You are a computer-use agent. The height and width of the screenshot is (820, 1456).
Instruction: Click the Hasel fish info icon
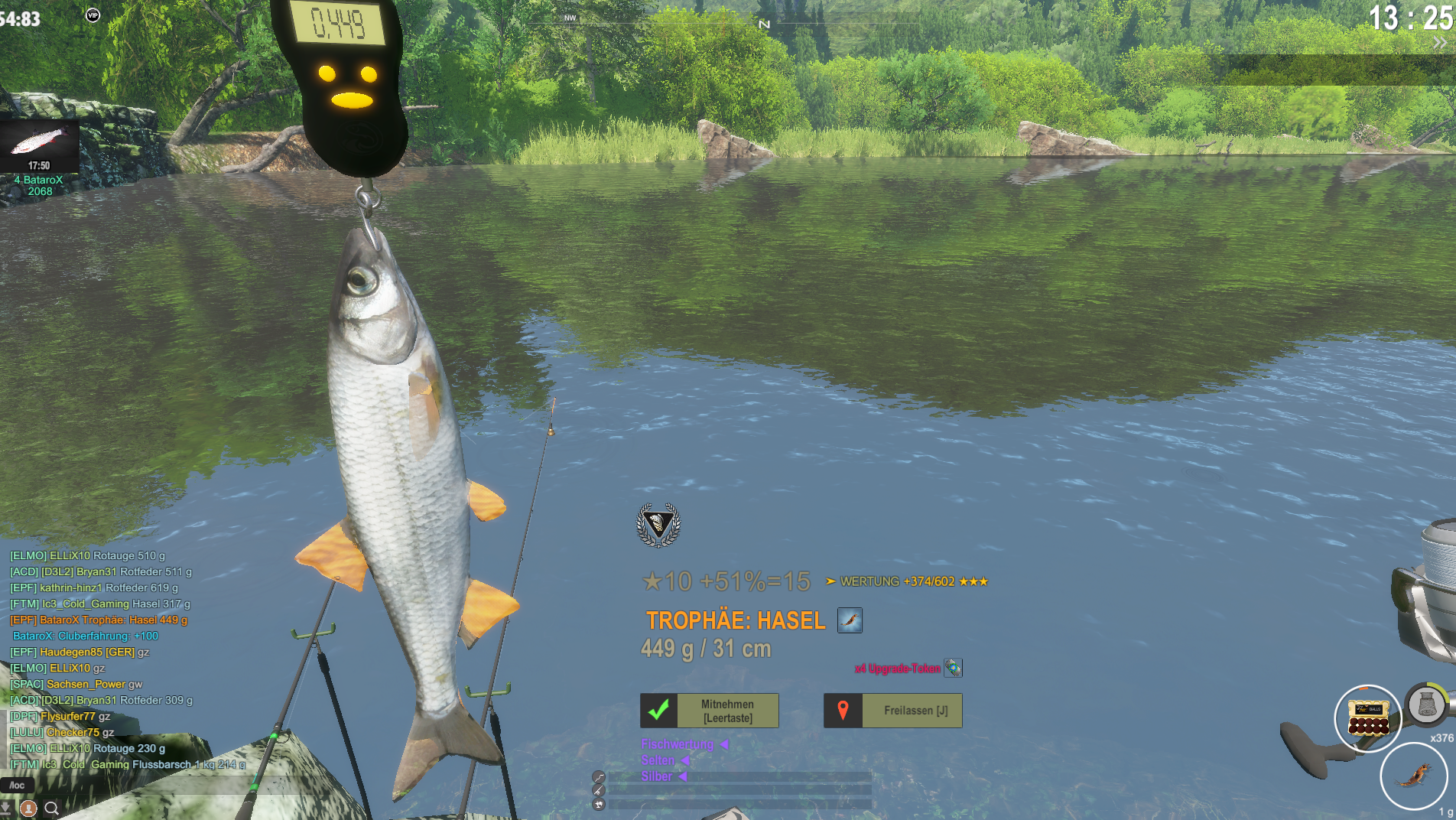tap(850, 620)
